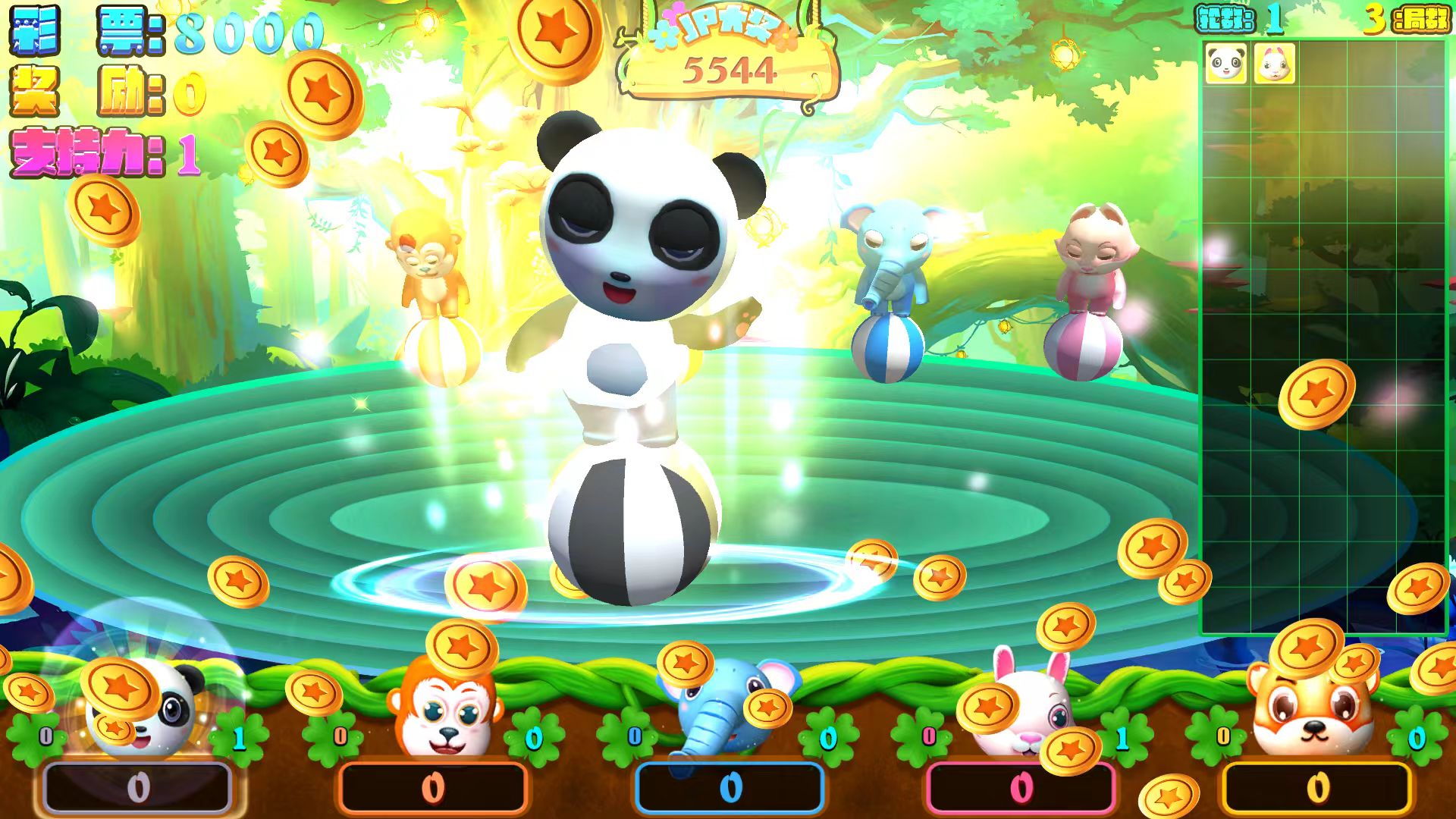The height and width of the screenshot is (819, 1456).
Task: Click the rabbit's pink bet box
Action: coord(1021,789)
